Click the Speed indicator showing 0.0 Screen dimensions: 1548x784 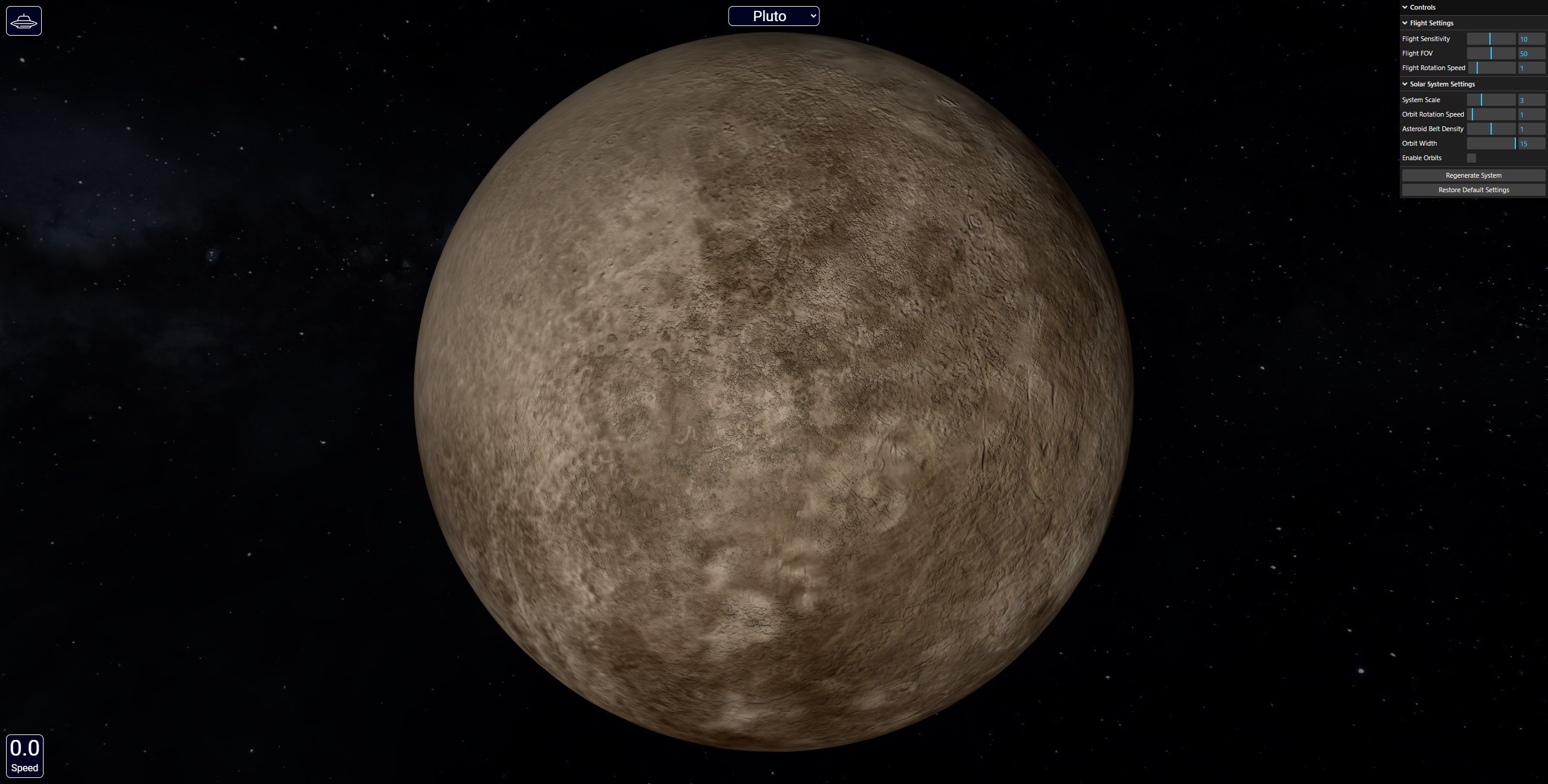pyautogui.click(x=25, y=754)
